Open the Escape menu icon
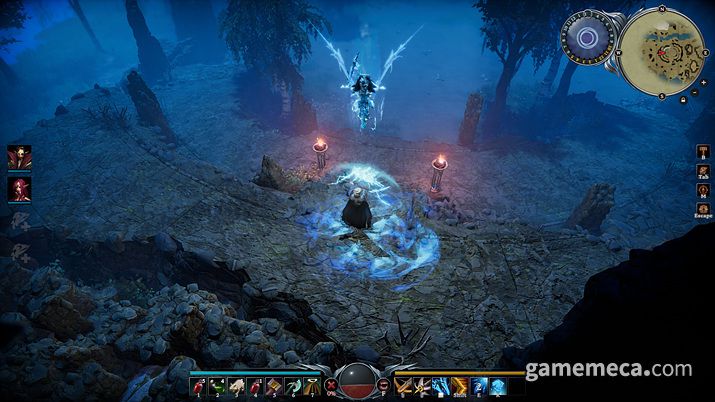 tap(702, 208)
